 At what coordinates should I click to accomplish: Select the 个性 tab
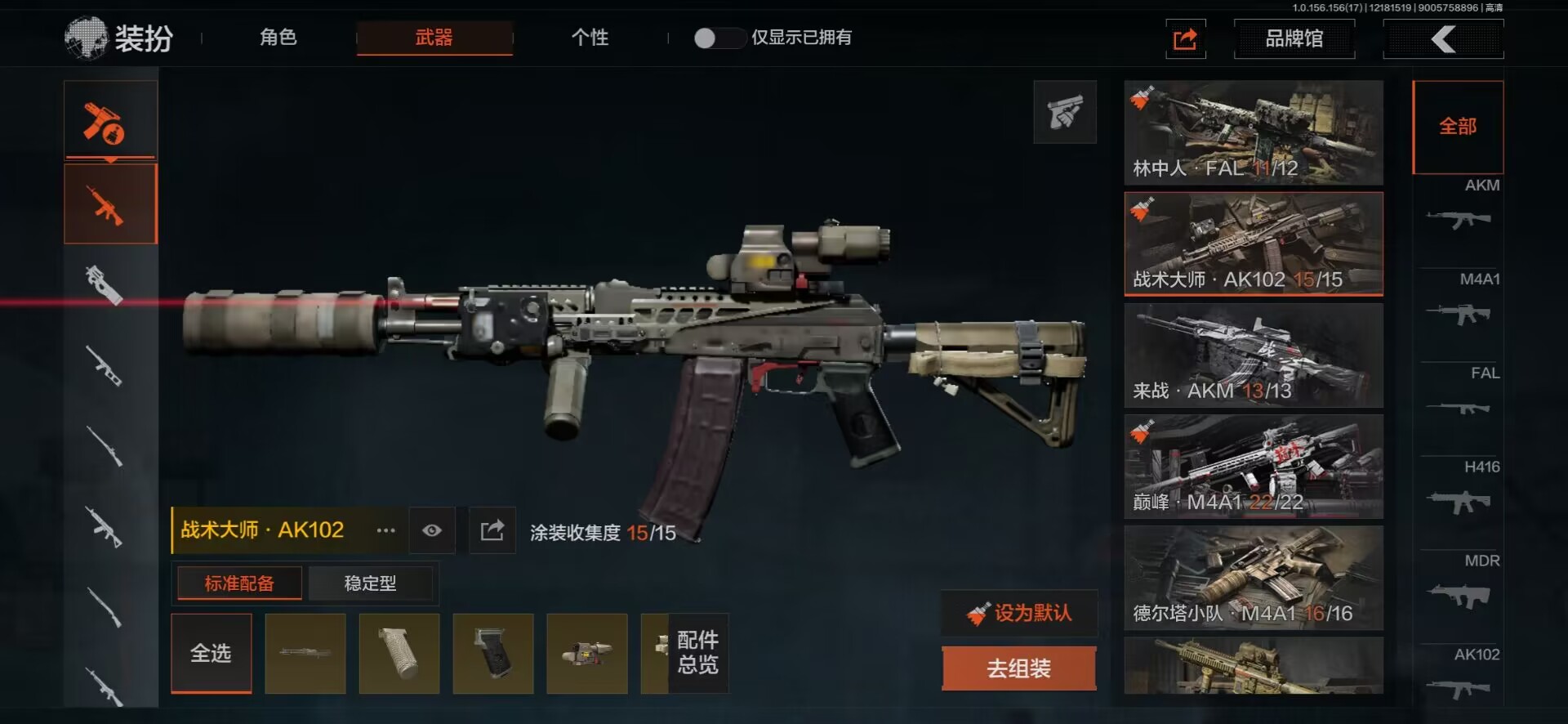[590, 38]
